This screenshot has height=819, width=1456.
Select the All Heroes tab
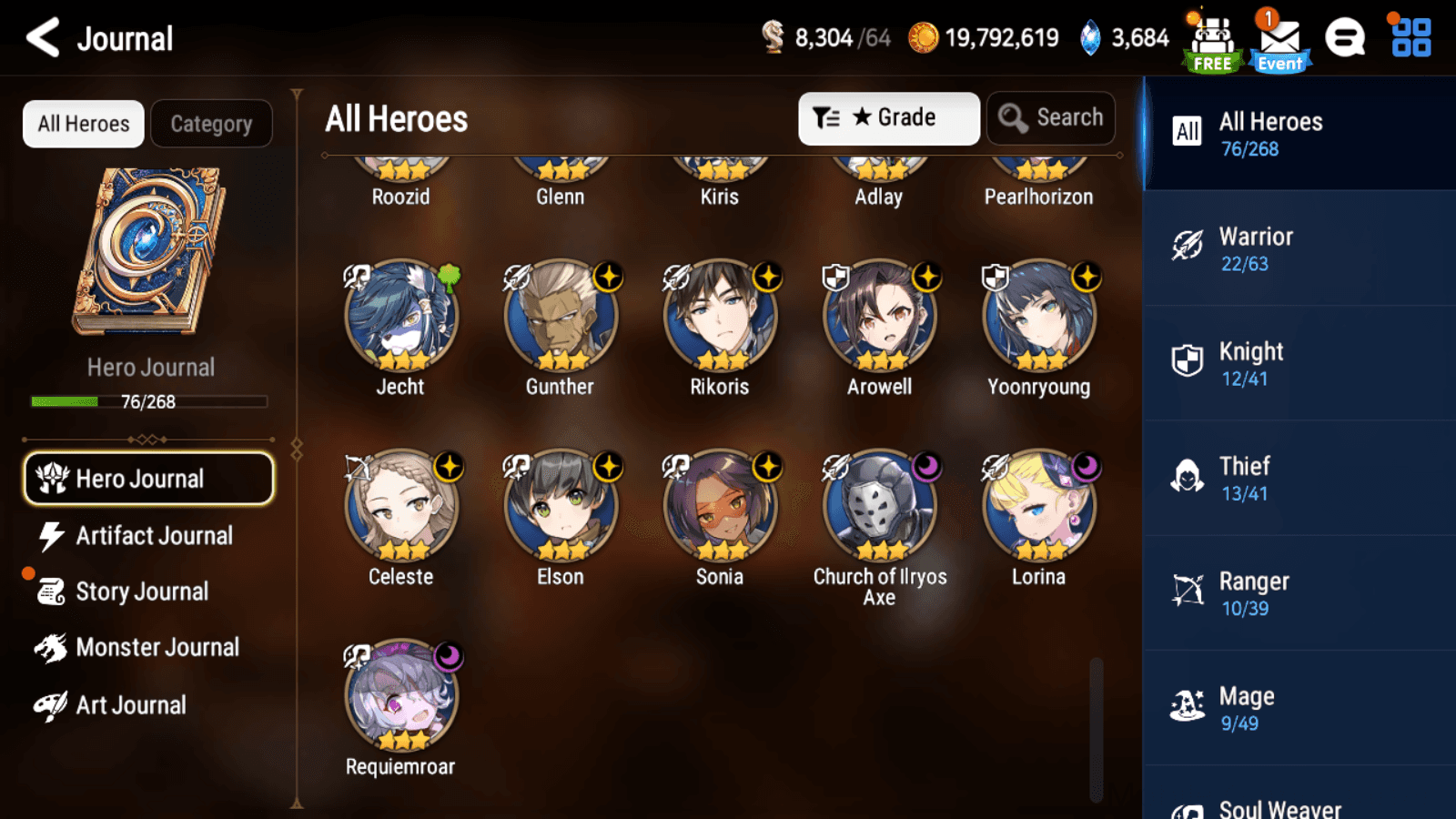84,124
